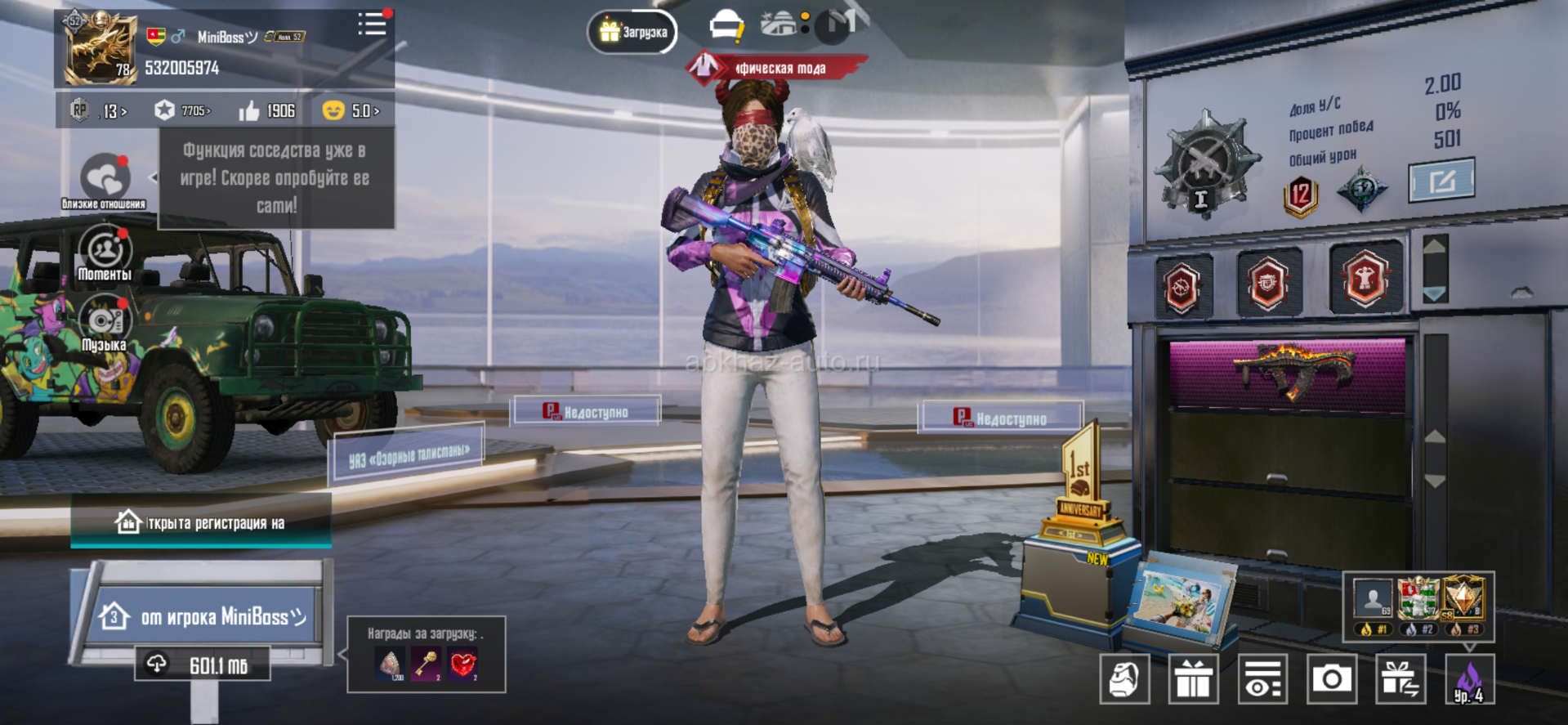Viewport: 1568px width, 725px height.
Task: Open the purple flame Ур. 4 icon
Action: (1469, 680)
